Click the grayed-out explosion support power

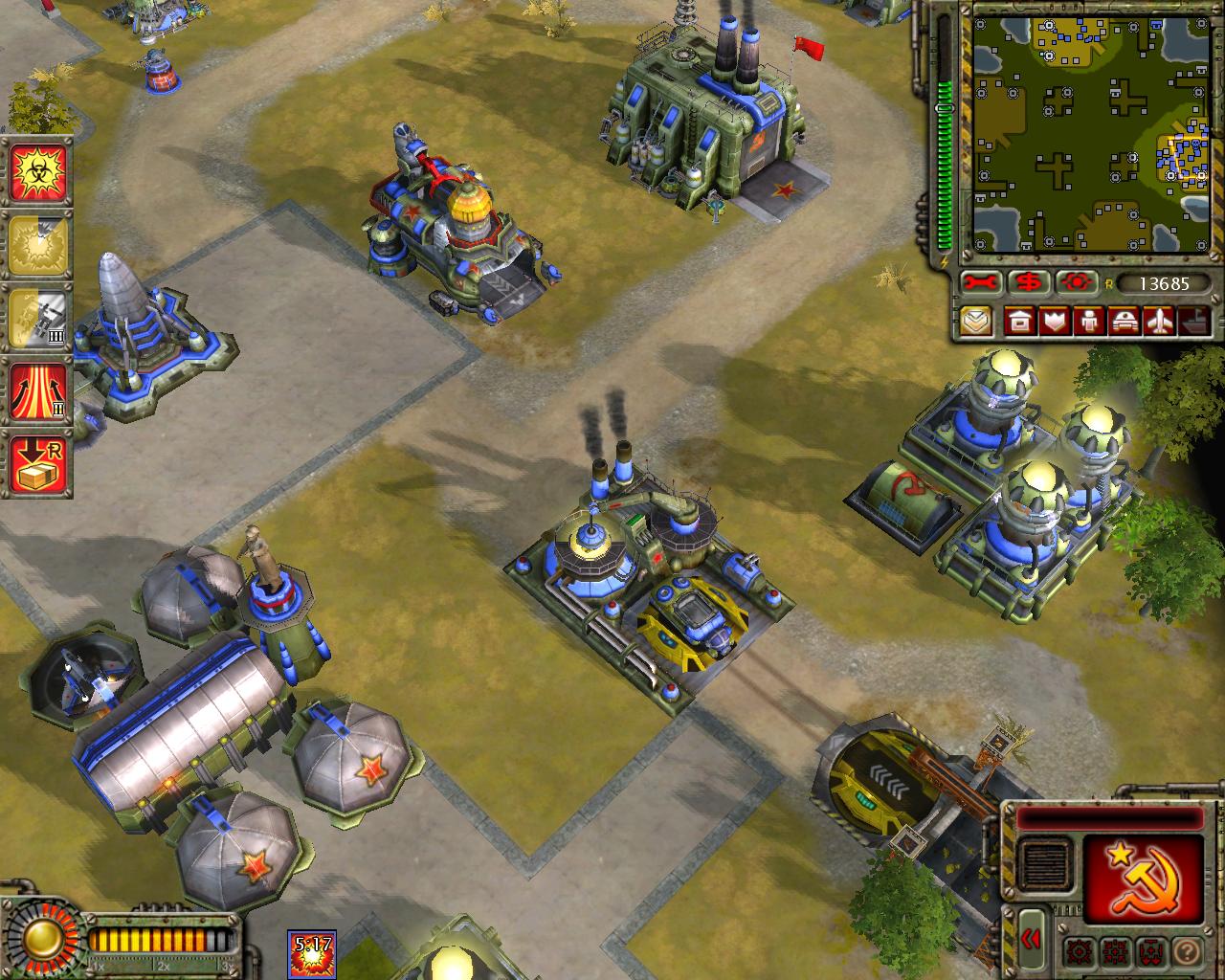tap(39, 242)
